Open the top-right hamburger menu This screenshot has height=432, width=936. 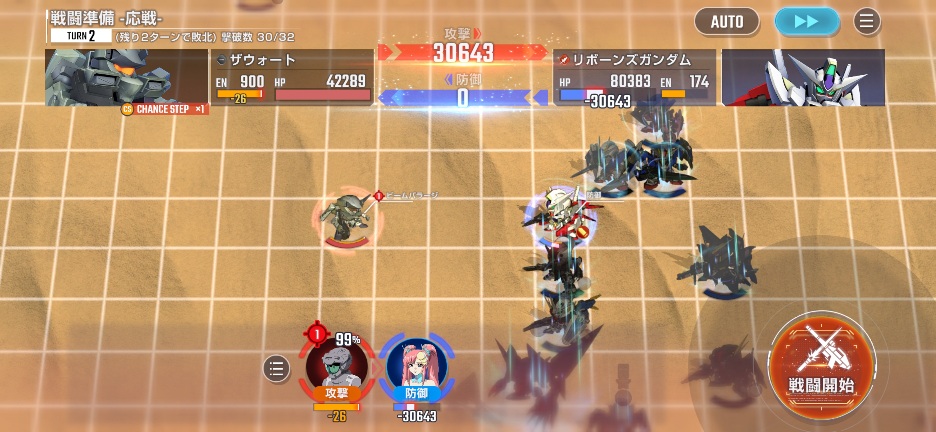pyautogui.click(x=867, y=21)
